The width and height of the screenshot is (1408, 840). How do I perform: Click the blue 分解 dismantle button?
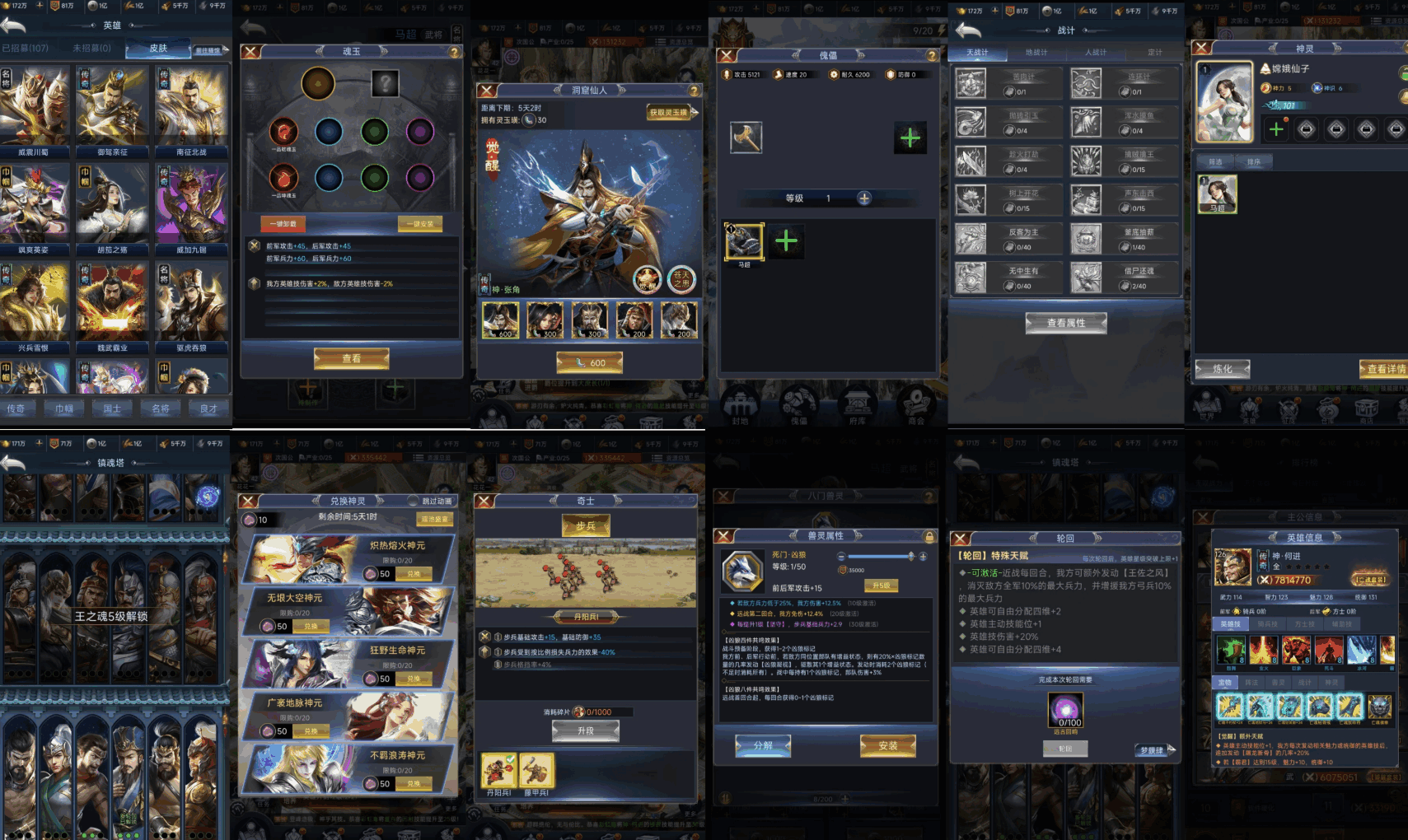point(763,745)
